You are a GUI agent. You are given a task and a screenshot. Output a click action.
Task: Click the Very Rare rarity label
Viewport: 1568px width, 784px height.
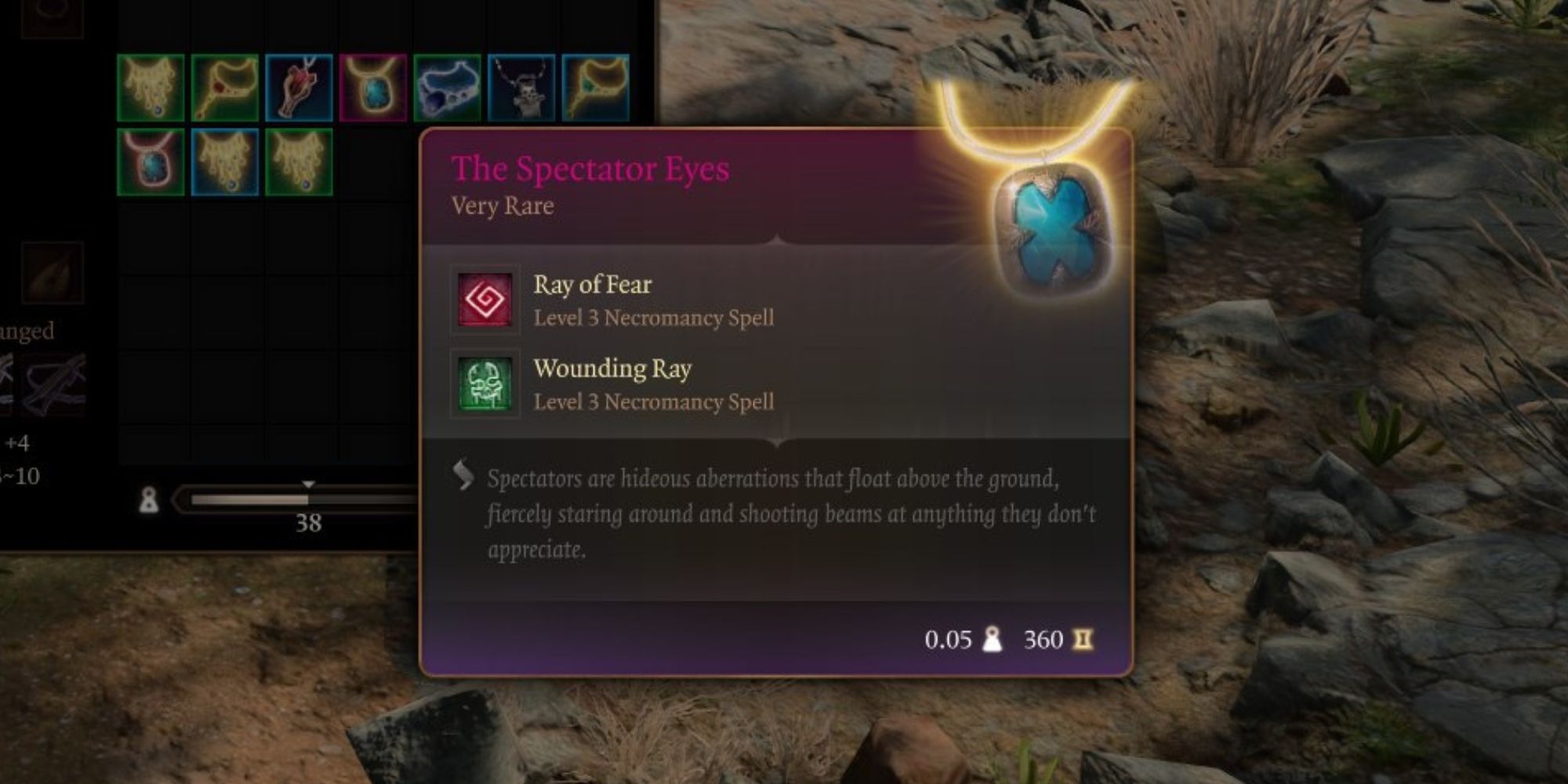click(503, 206)
